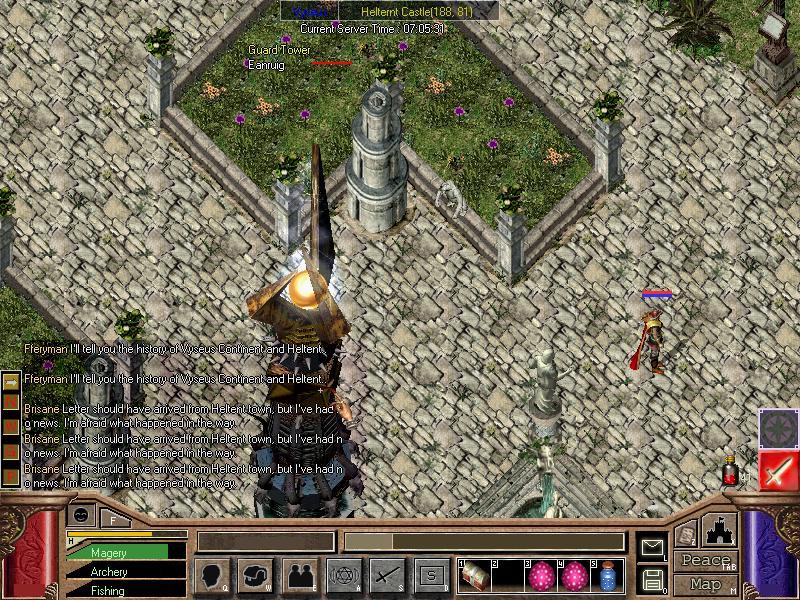Open the two-person party button

pos(301,575)
